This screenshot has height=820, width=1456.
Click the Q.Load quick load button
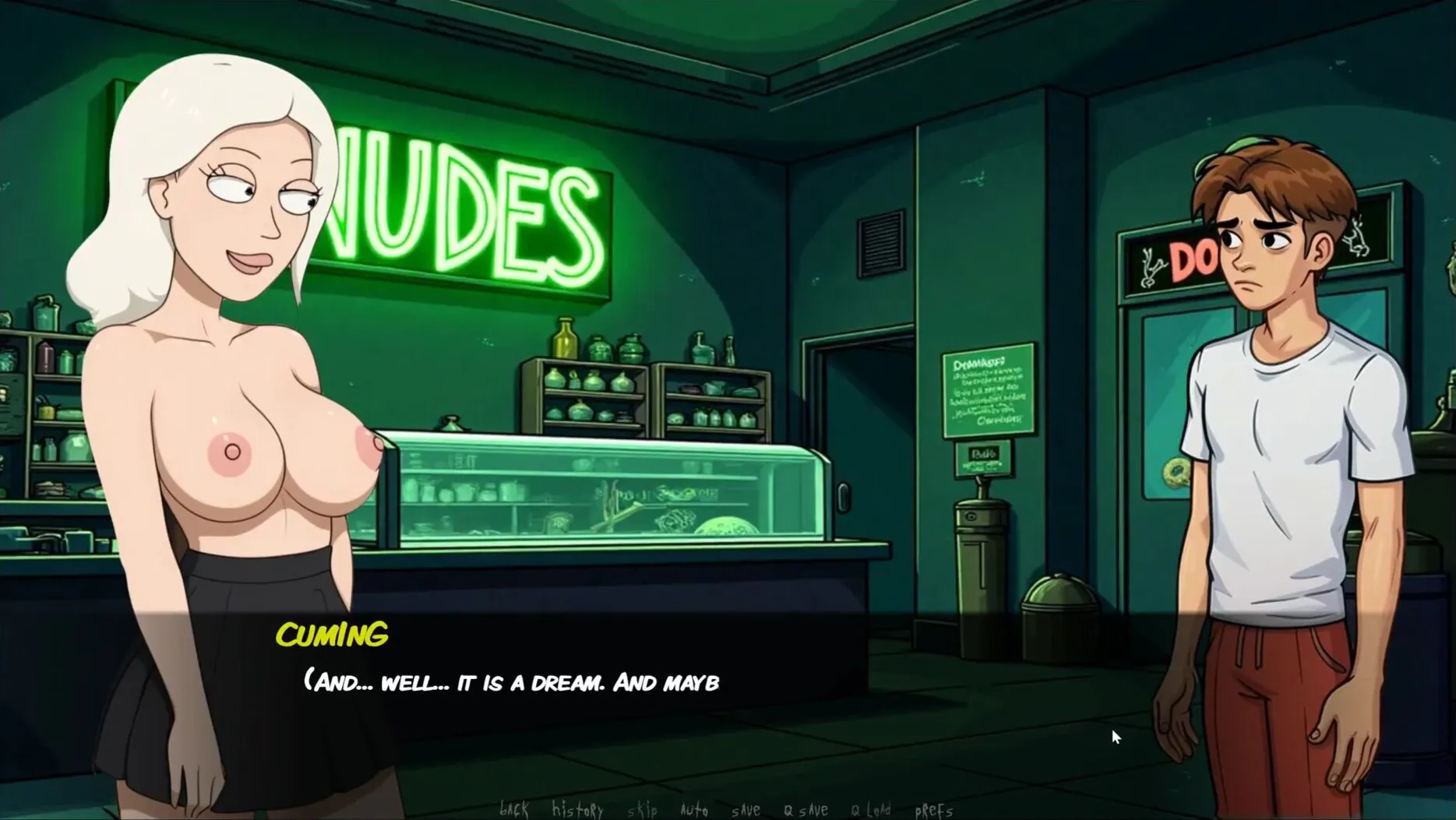point(871,810)
